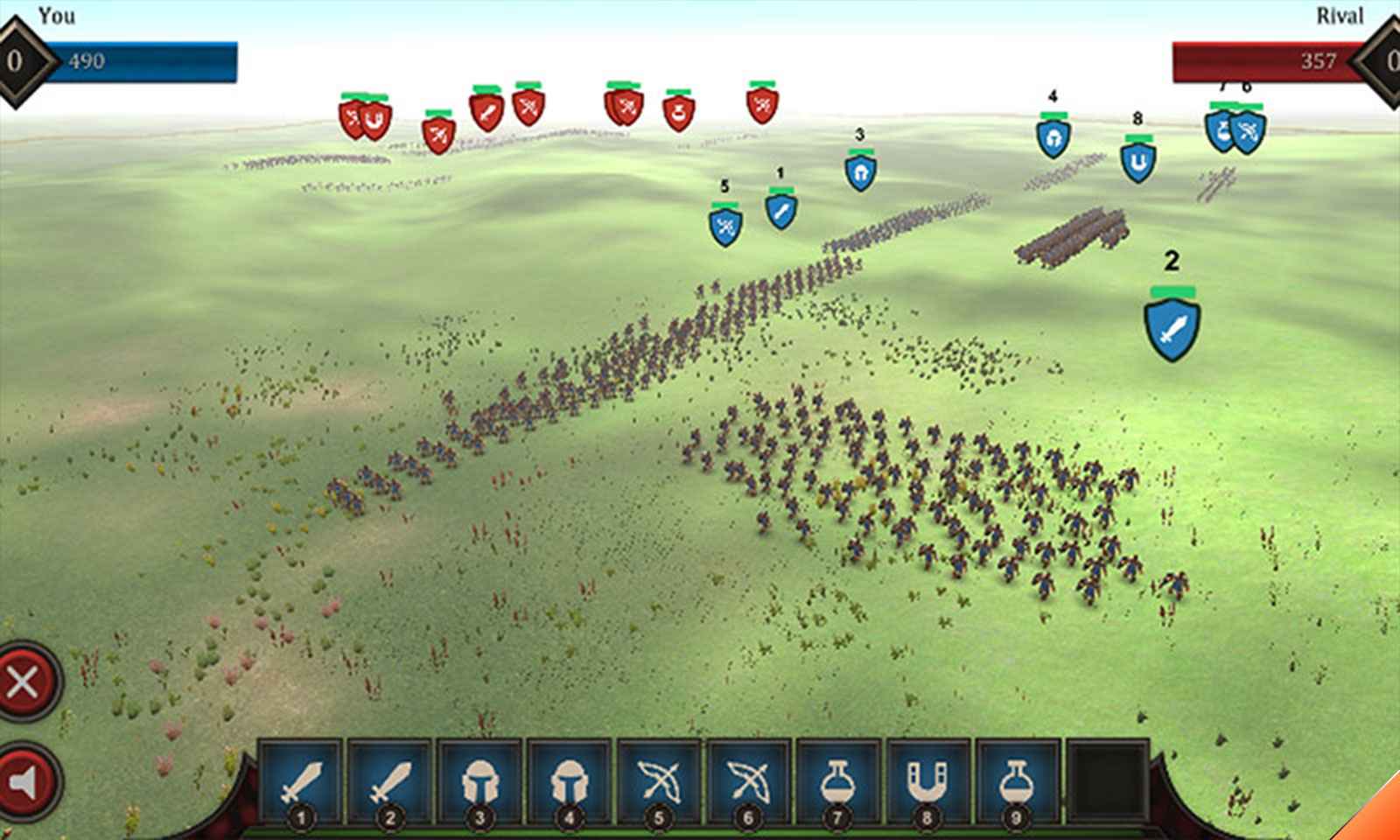Pick the bow unit in slot 6
Image resolution: width=1400 pixels, height=840 pixels.
[749, 781]
